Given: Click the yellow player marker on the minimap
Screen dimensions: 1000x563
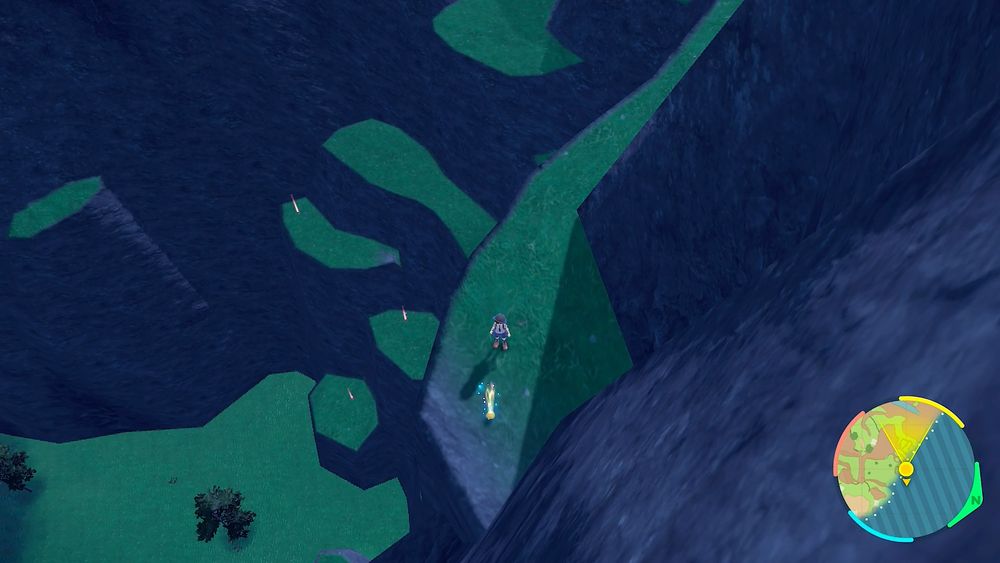Looking at the screenshot, I should tap(905, 469).
